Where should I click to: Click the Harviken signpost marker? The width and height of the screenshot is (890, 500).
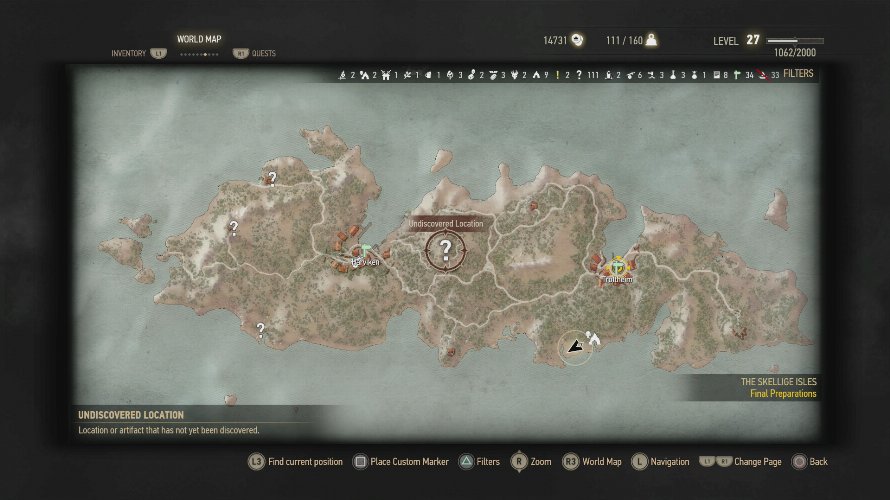click(366, 250)
